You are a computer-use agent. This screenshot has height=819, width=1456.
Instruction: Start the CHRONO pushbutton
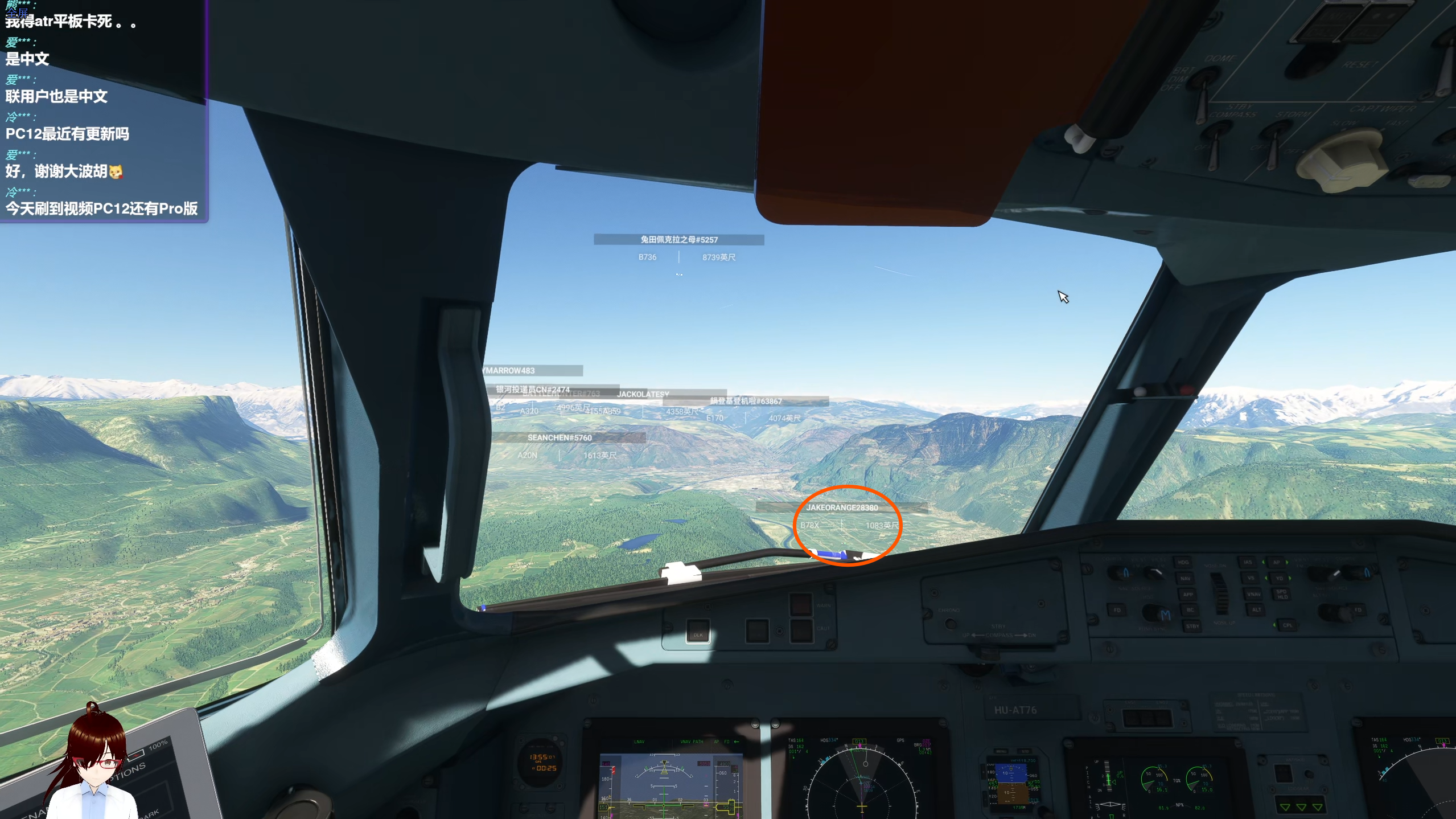pyautogui.click(x=950, y=624)
